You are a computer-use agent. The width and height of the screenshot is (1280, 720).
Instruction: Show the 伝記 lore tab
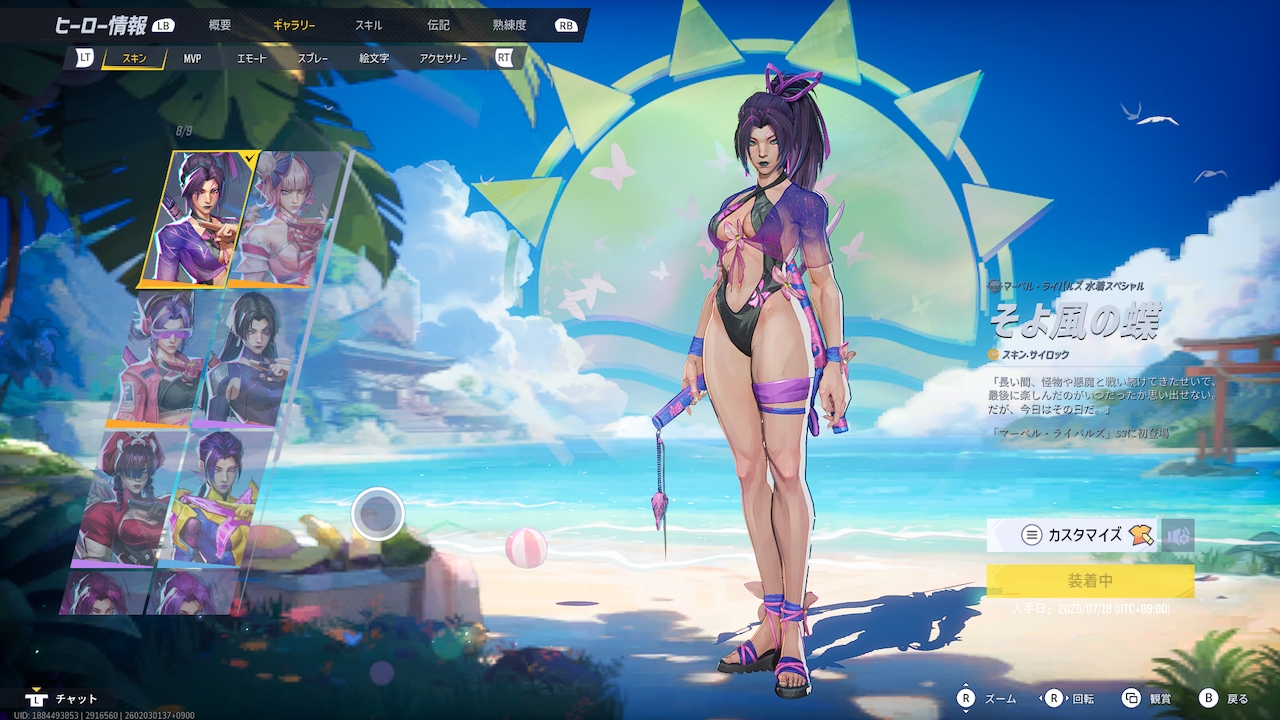coord(438,25)
